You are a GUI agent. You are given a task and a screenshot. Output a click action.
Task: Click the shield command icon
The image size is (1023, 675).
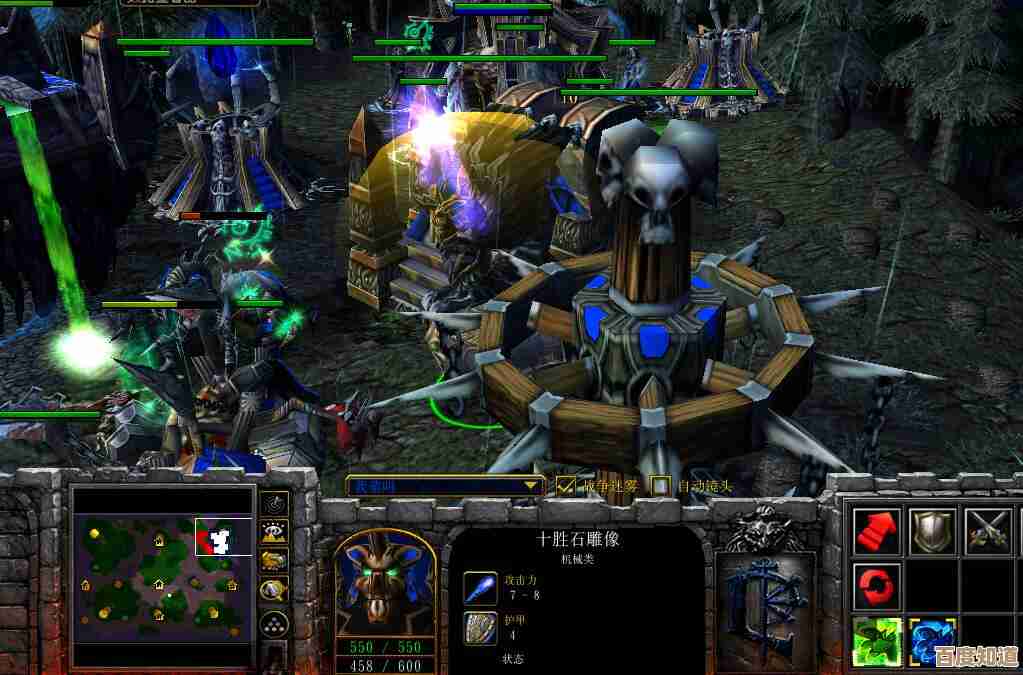933,531
